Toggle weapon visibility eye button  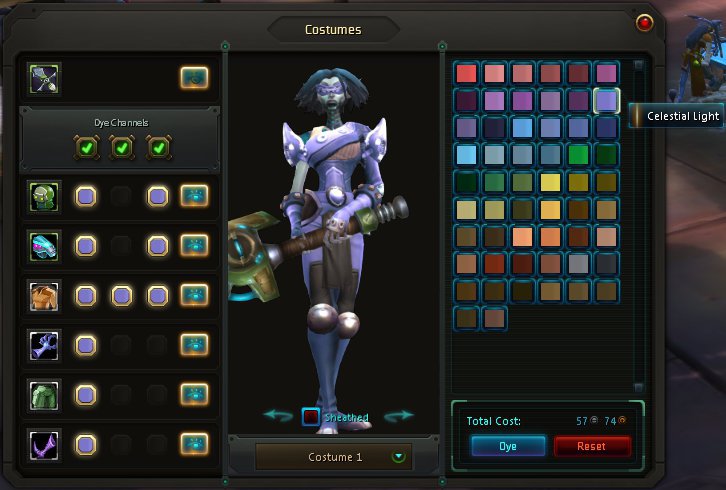pyautogui.click(x=194, y=77)
